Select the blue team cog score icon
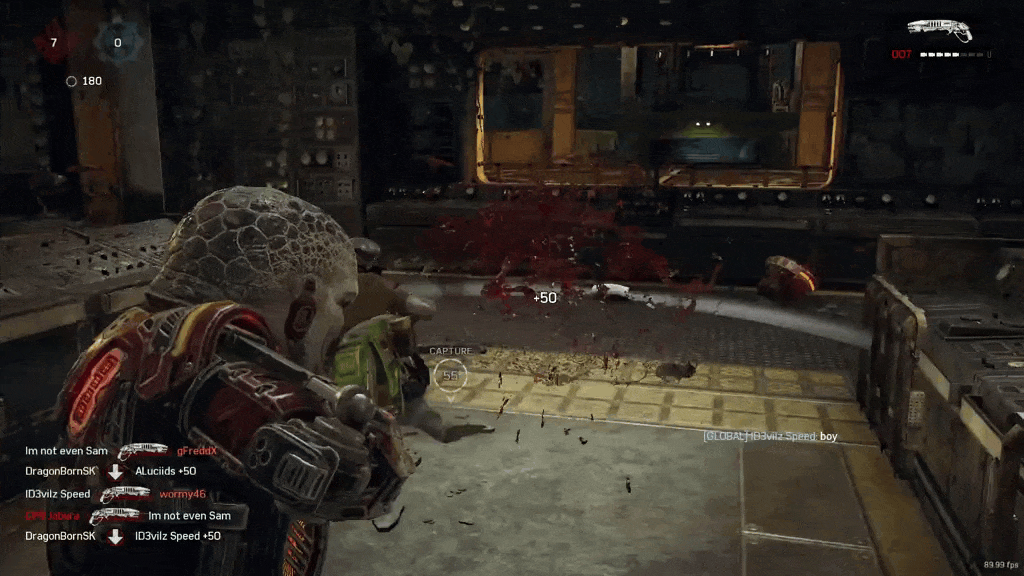Viewport: 1024px width, 576px height. point(117,42)
